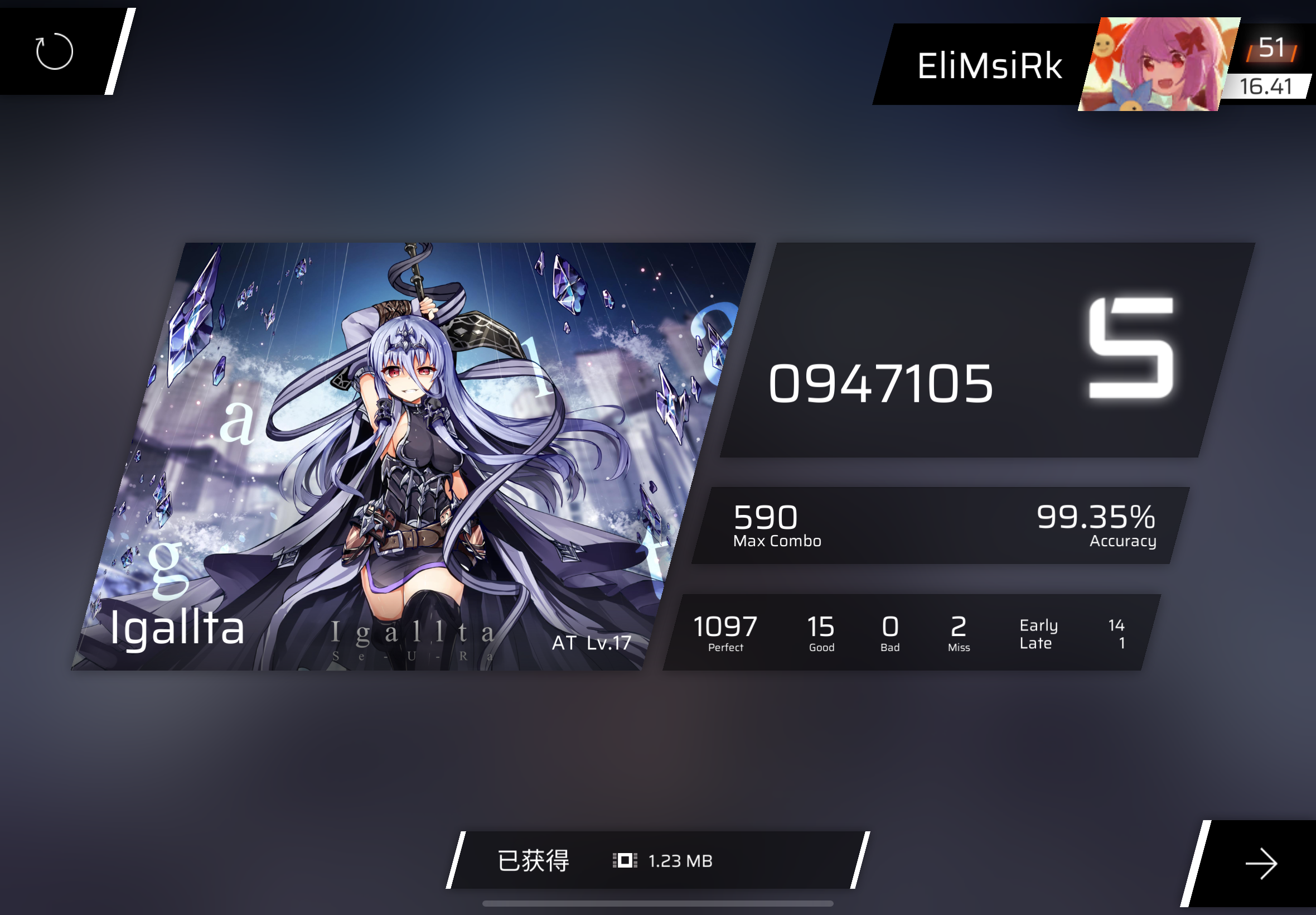Click the score display 0947105
1316x915 pixels.
click(880, 383)
